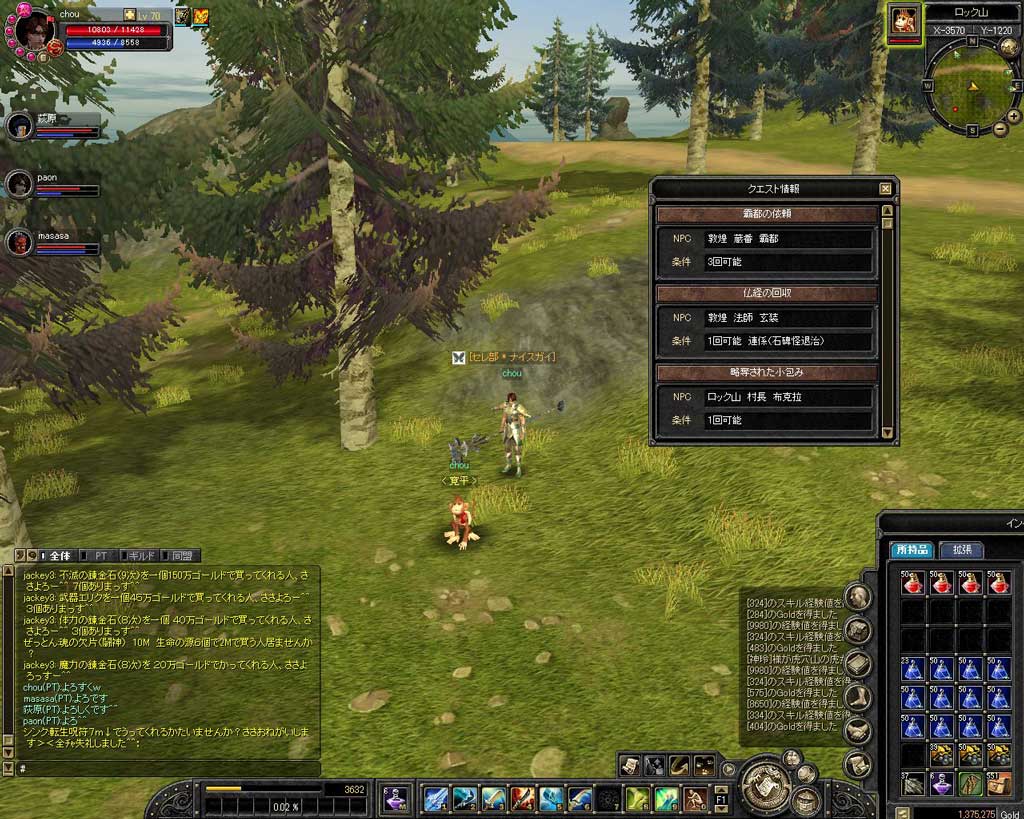The image size is (1024, 819).
Task: Select party member masasa's portrait
Action: click(19, 242)
